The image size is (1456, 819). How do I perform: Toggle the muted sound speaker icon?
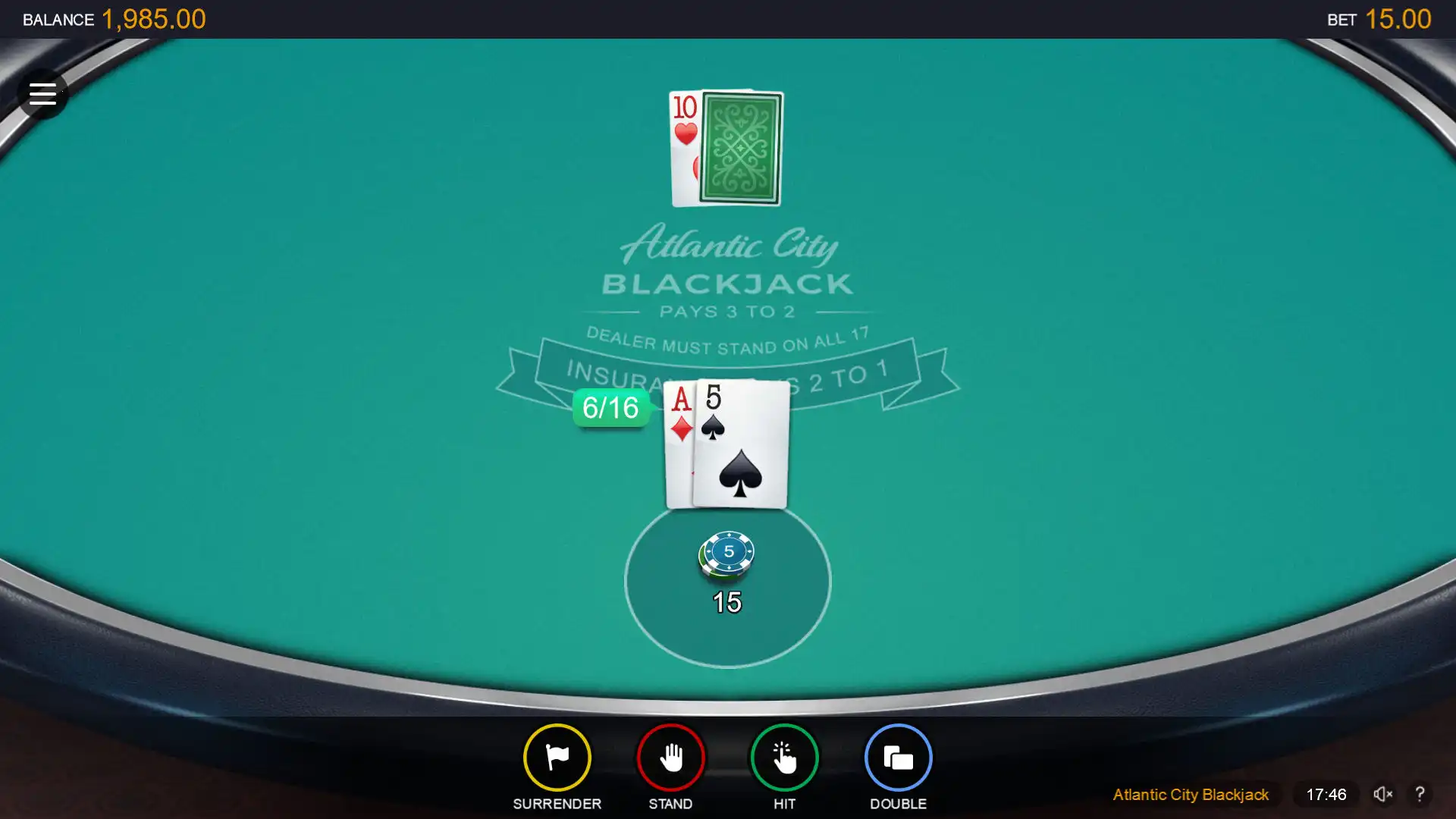(1382, 794)
